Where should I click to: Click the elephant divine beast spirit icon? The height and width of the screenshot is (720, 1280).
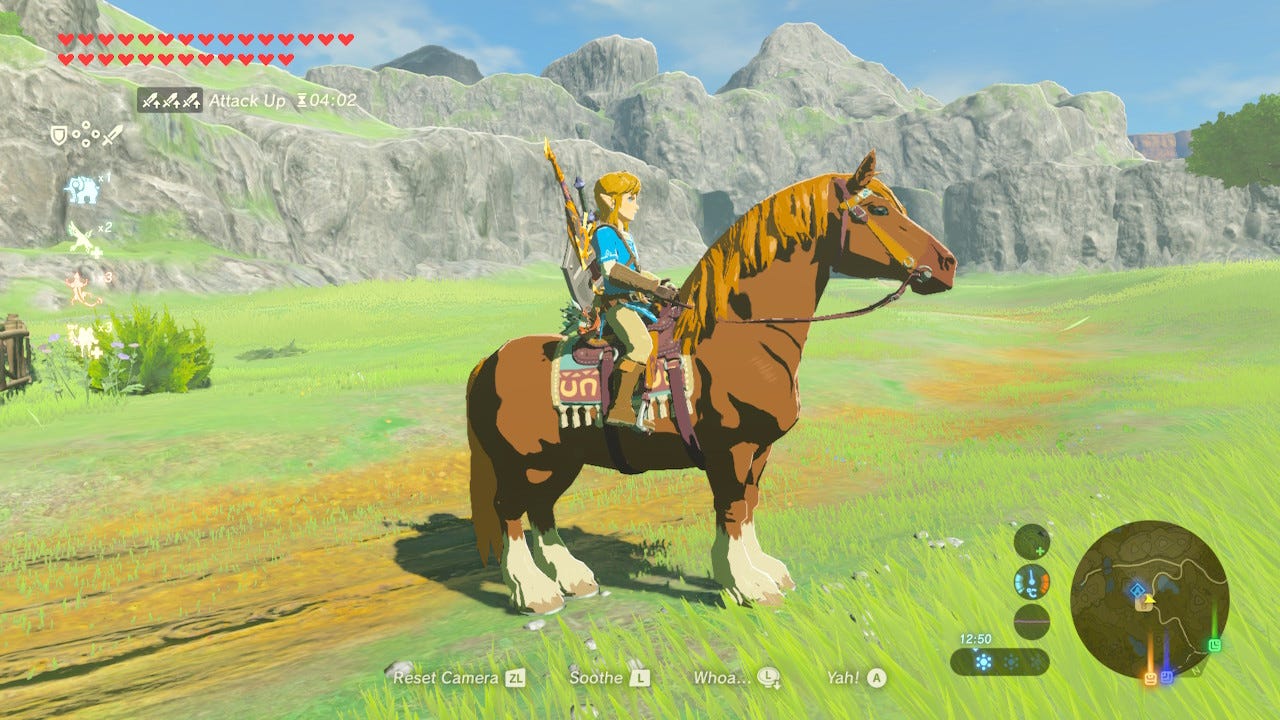(82, 188)
